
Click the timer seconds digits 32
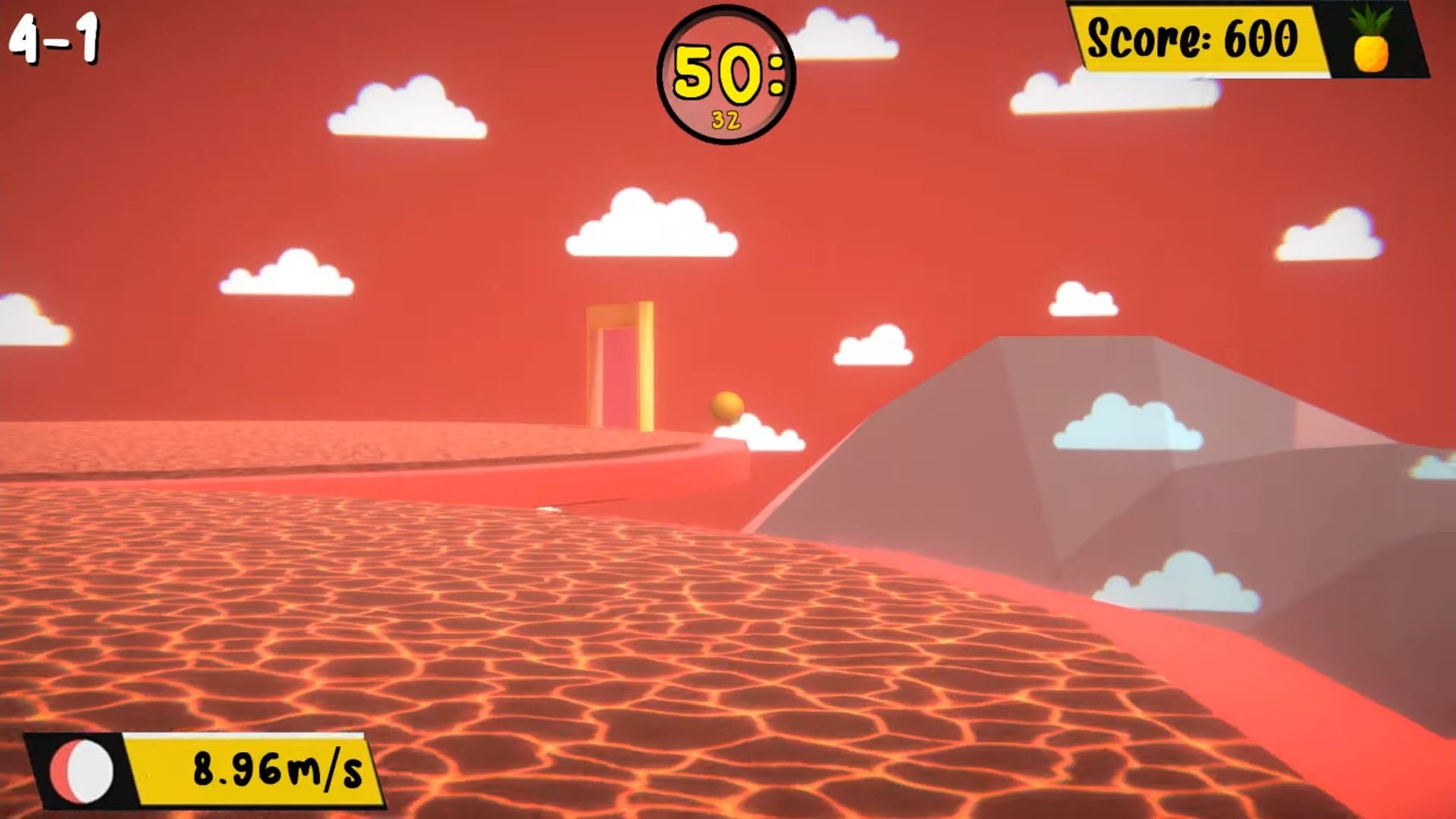(x=724, y=118)
